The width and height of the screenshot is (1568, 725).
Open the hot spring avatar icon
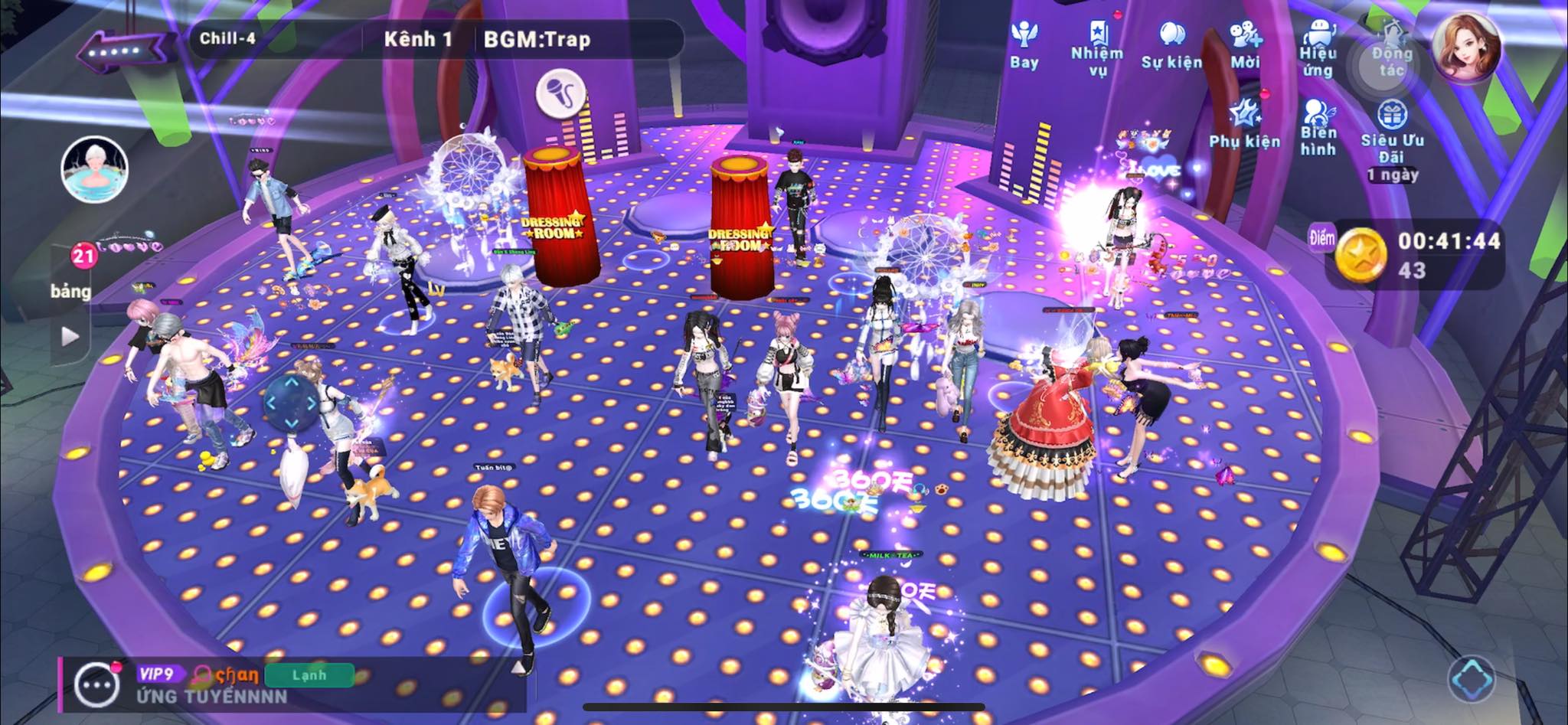pyautogui.click(x=94, y=169)
